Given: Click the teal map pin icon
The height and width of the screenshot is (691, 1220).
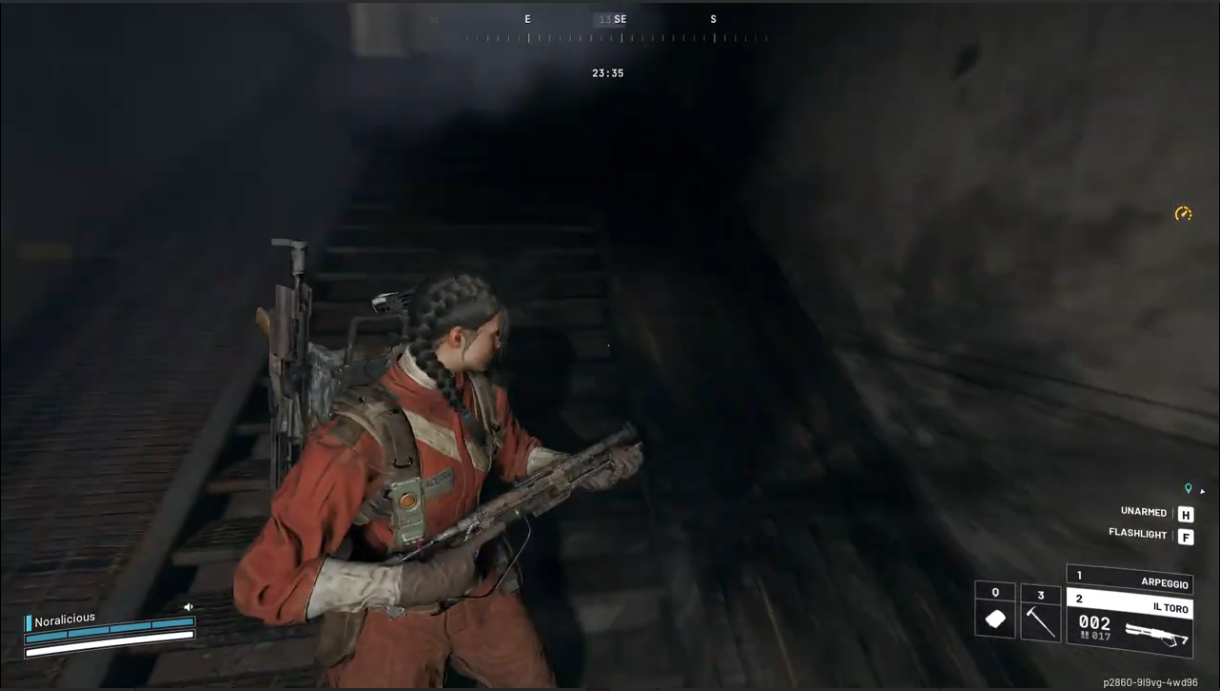Looking at the screenshot, I should (1188, 488).
